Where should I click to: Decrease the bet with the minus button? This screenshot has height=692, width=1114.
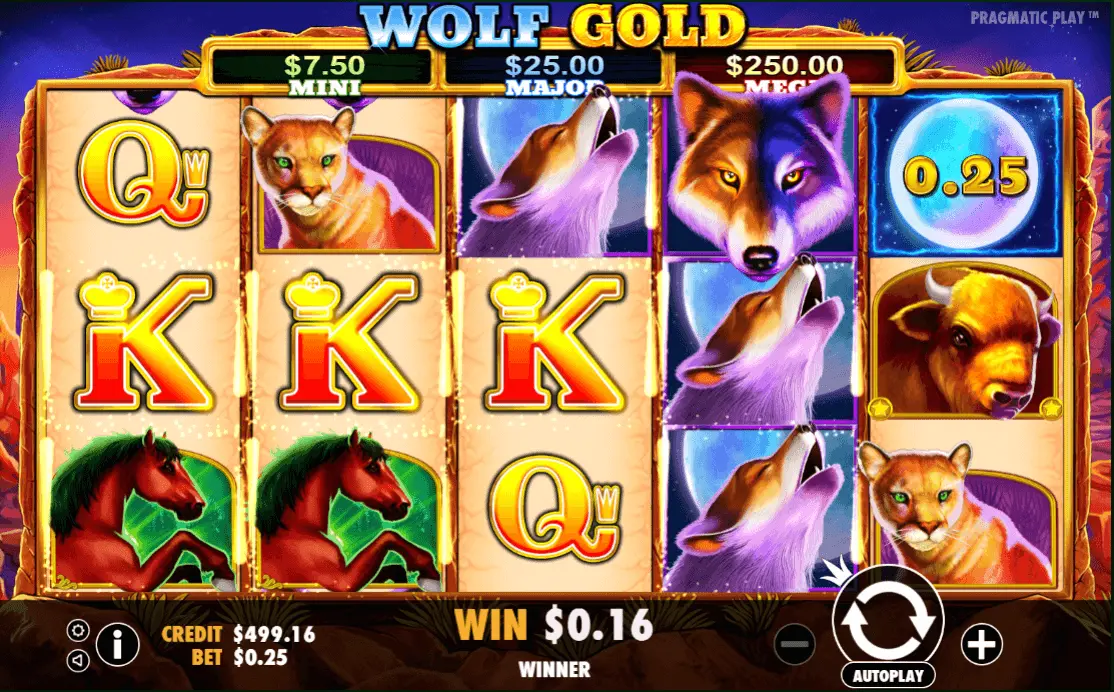click(x=796, y=645)
